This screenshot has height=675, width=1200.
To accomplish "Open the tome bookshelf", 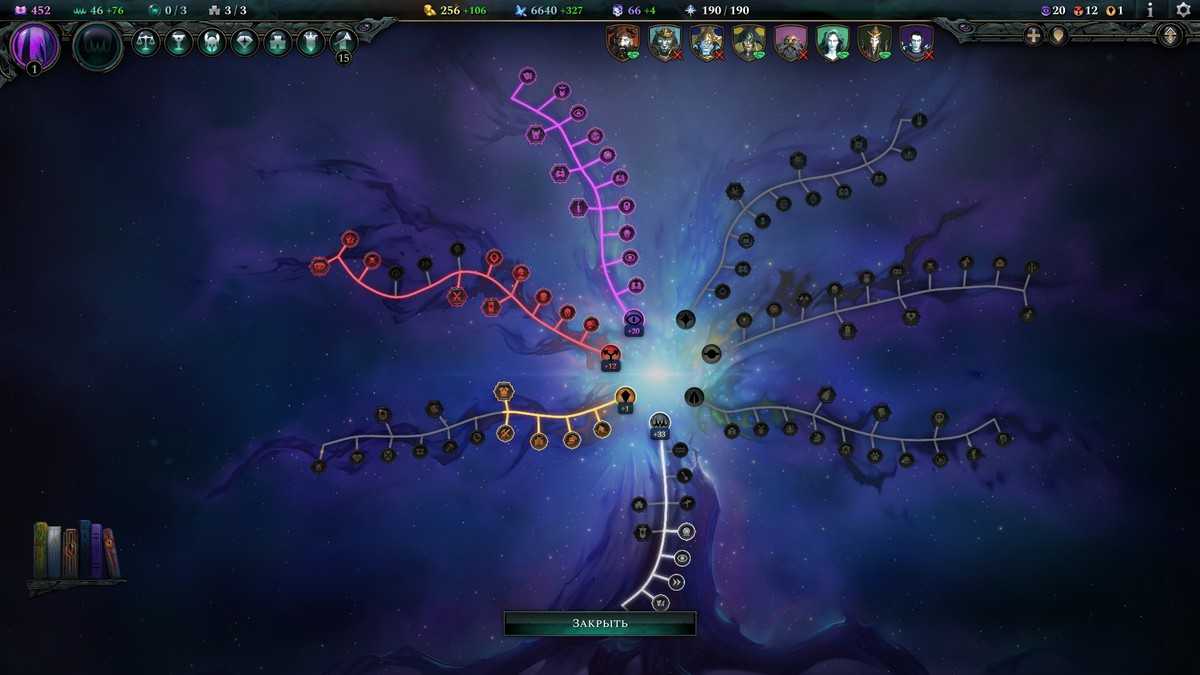I will 76,551.
